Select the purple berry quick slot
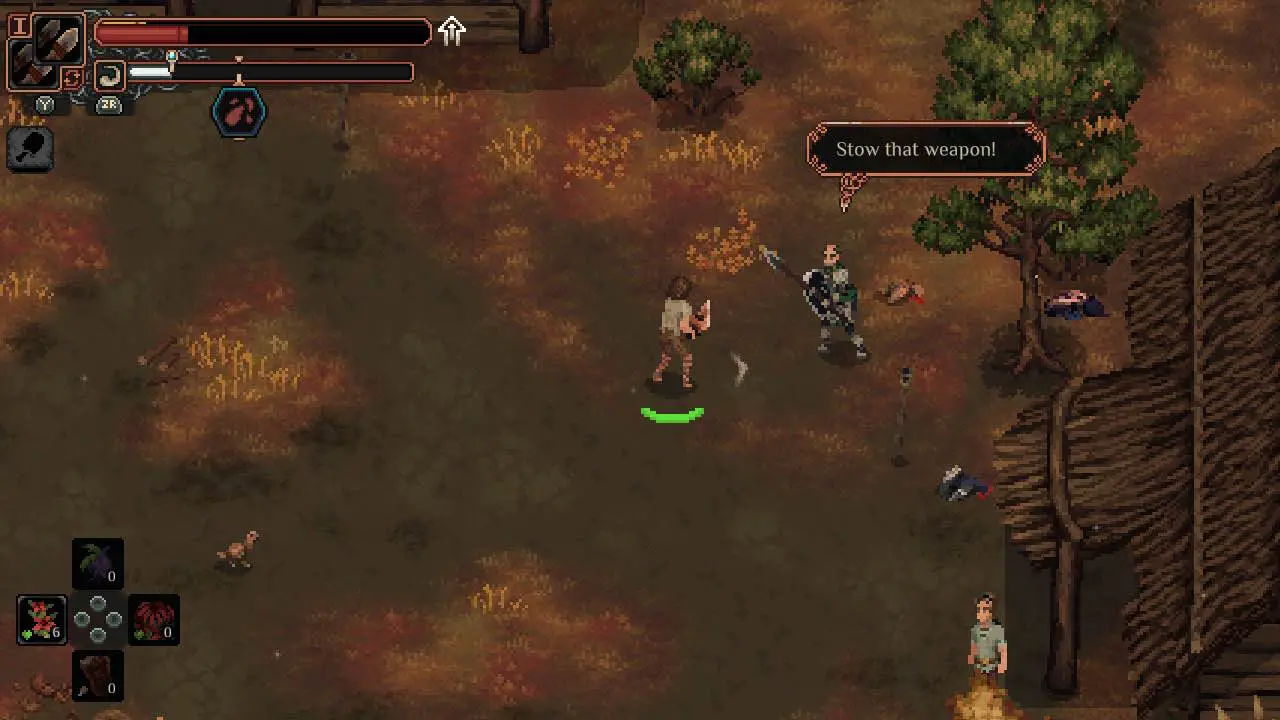Screen dimensions: 1280x720 click(x=98, y=564)
